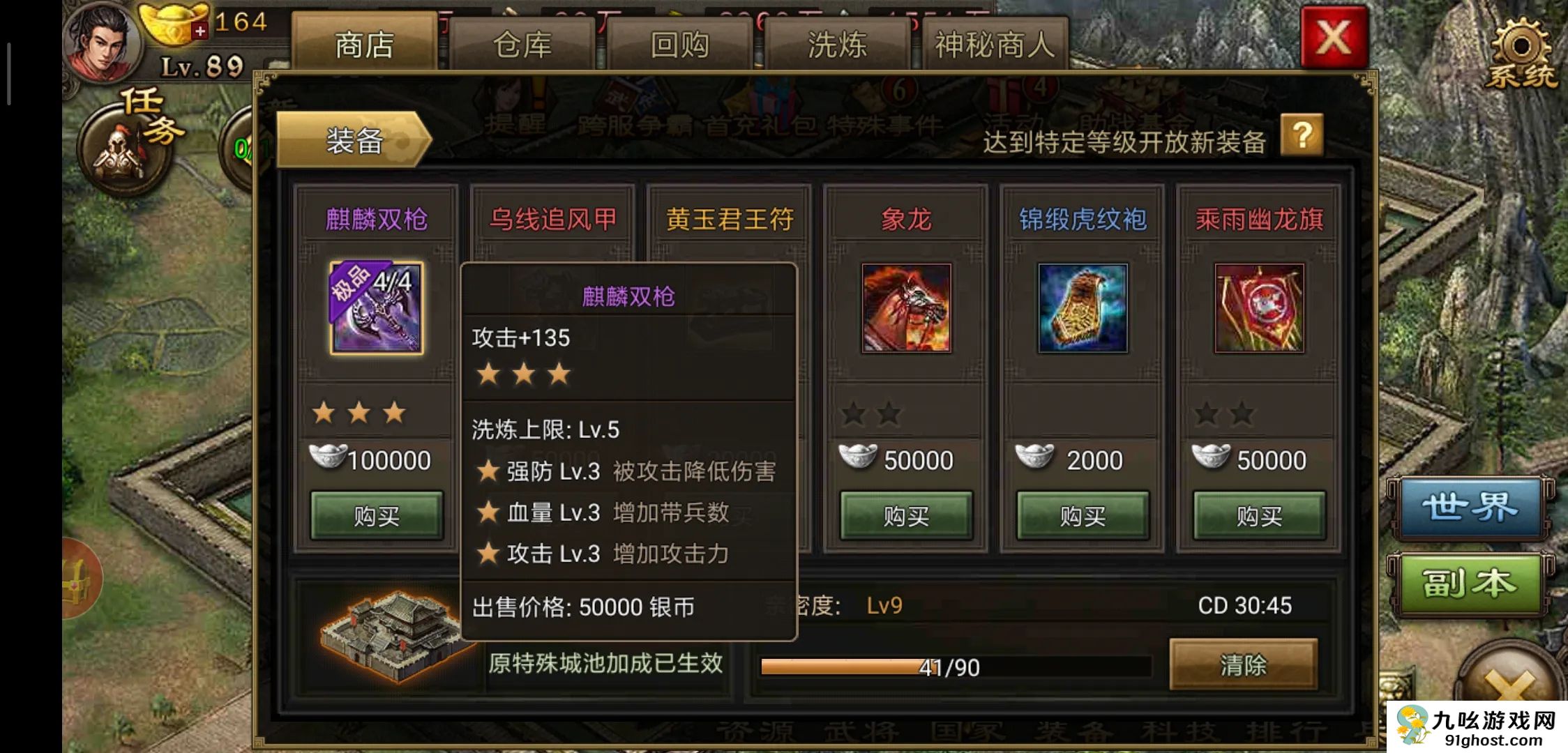The image size is (1568, 753).
Task: Click the 清除 cooldown clear button
Action: click(x=1243, y=665)
